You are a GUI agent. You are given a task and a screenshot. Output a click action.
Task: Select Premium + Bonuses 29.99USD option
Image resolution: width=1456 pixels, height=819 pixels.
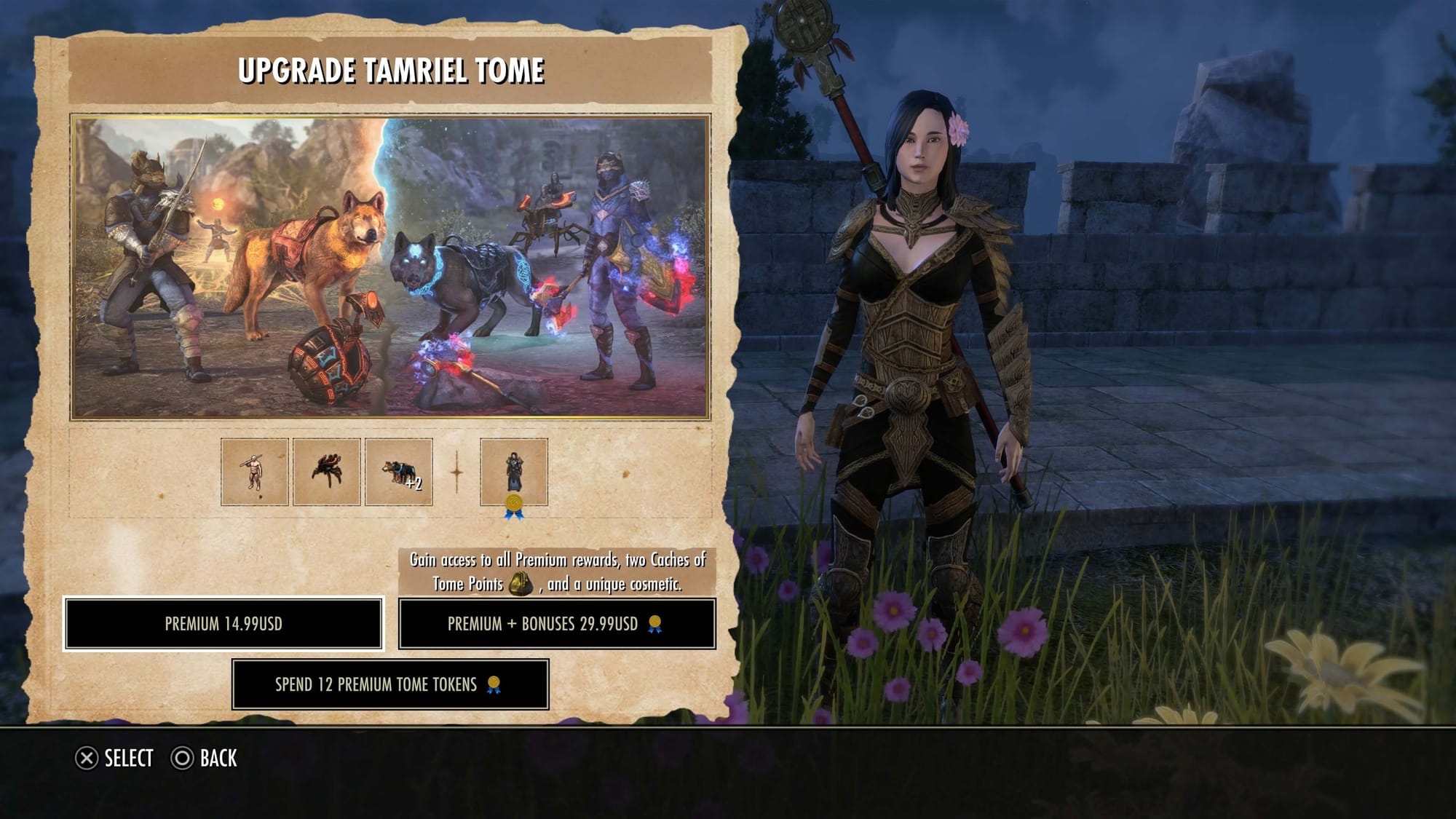click(x=557, y=624)
